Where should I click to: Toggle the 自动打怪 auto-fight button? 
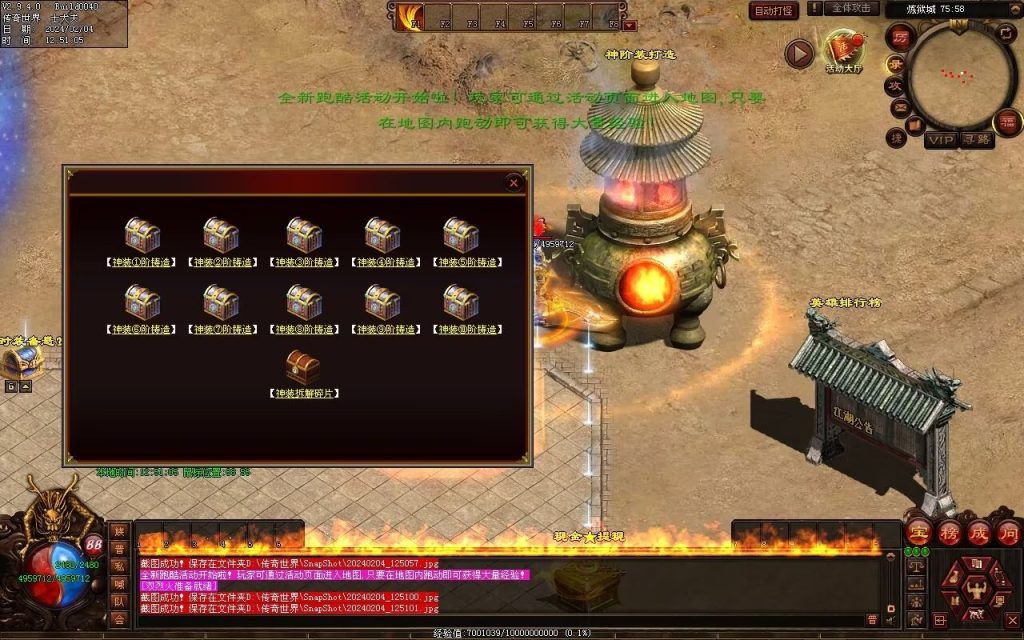pos(774,11)
